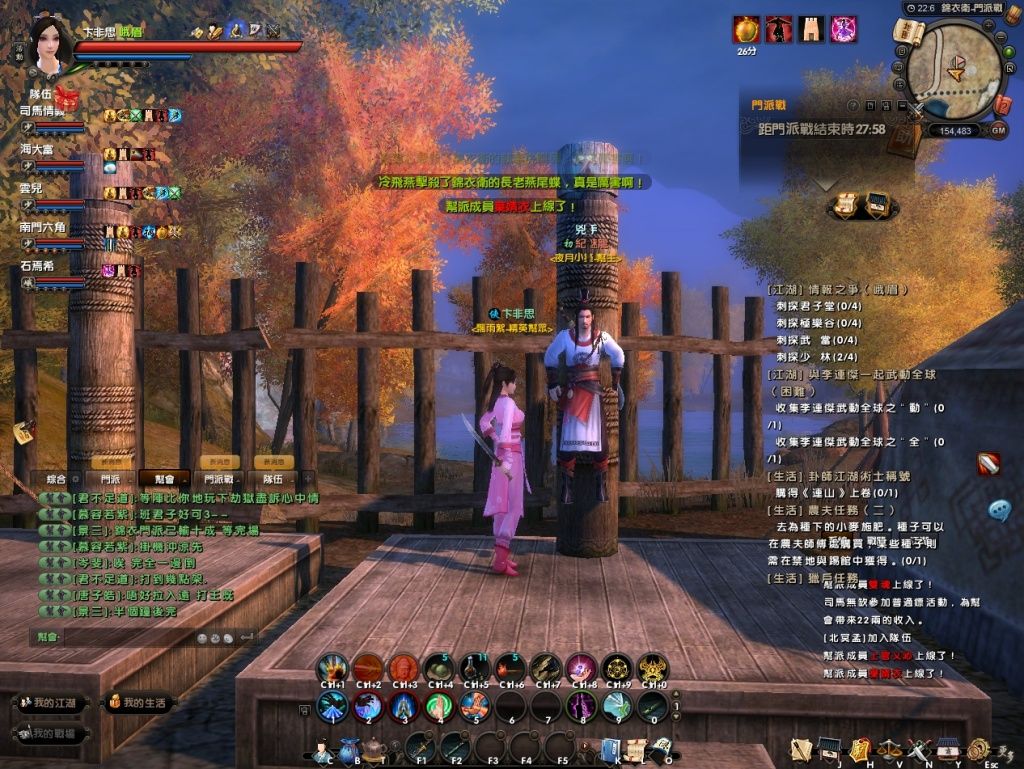Image resolution: width=1024 pixels, height=769 pixels.
Task: Switch to the 綜合 chat tab
Action: (x=56, y=479)
